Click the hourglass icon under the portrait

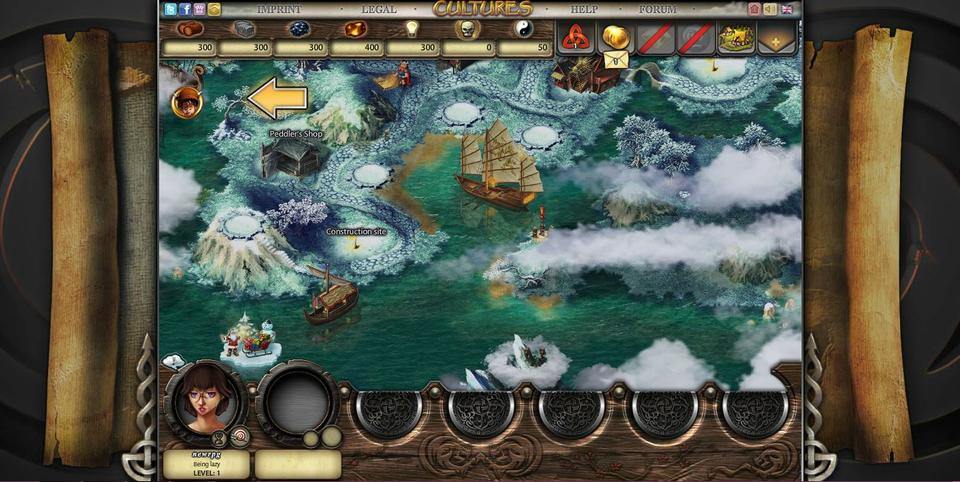point(219,437)
